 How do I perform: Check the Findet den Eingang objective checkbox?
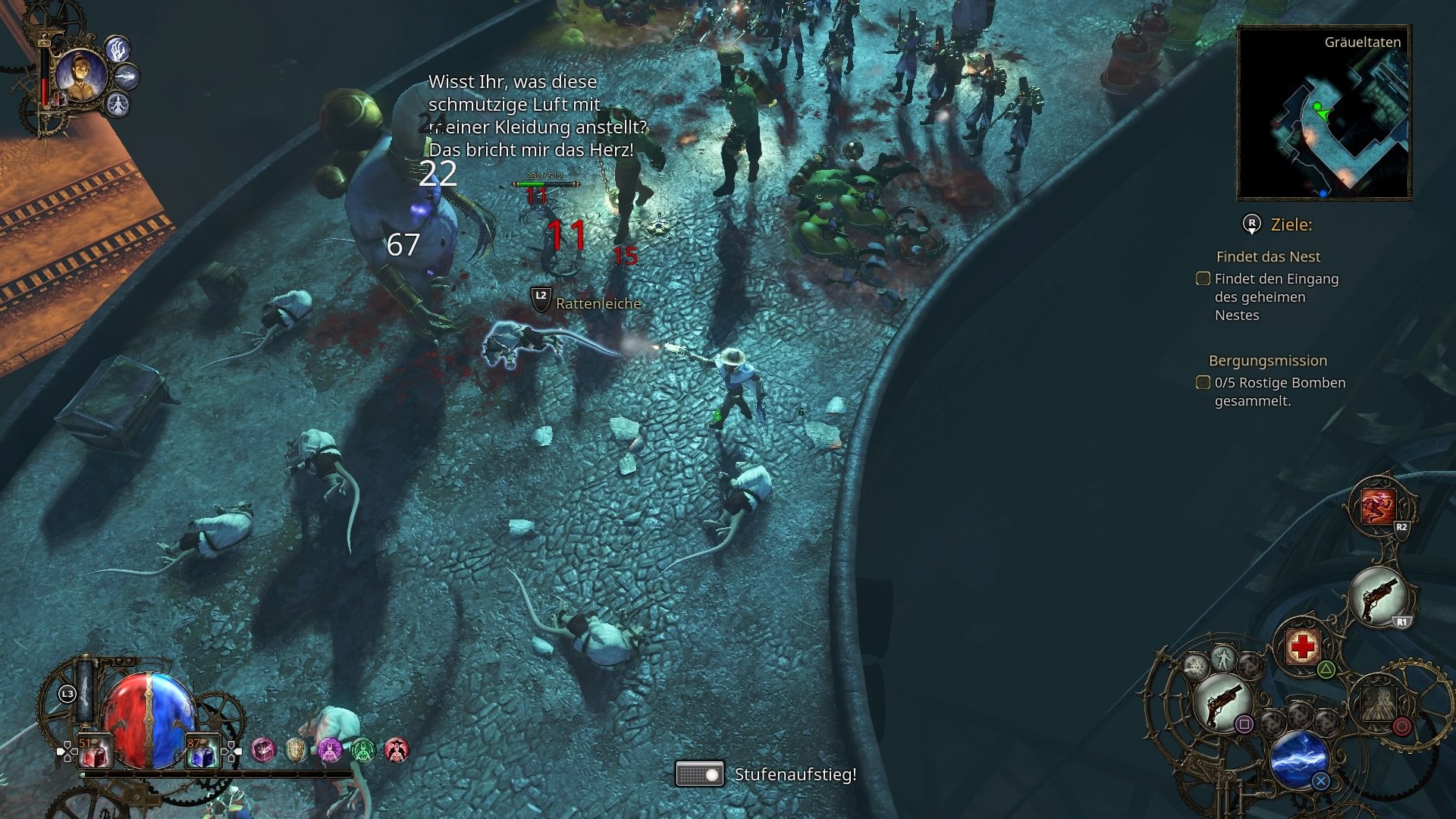1203,279
